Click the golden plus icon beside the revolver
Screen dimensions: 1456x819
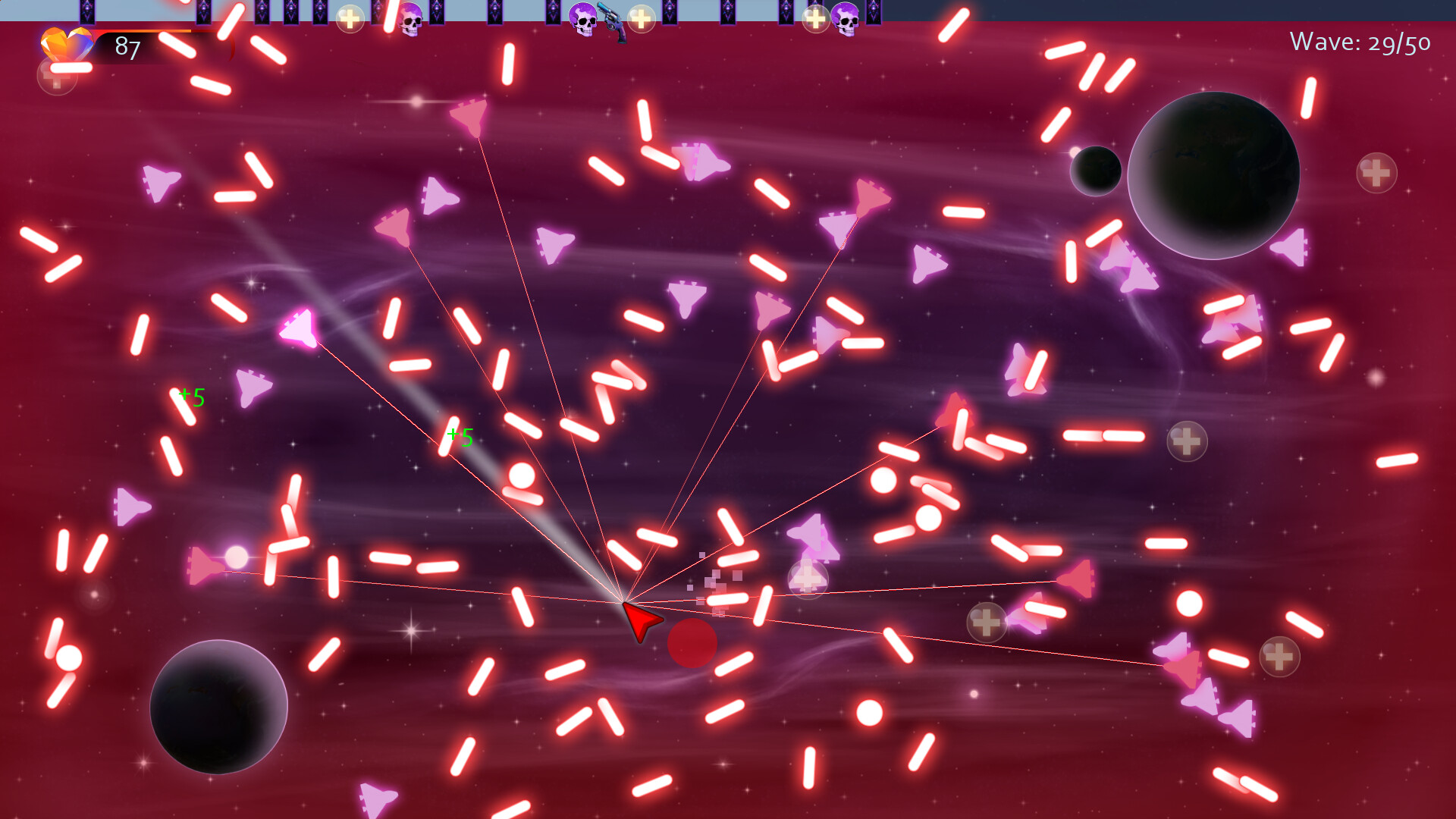(x=641, y=20)
